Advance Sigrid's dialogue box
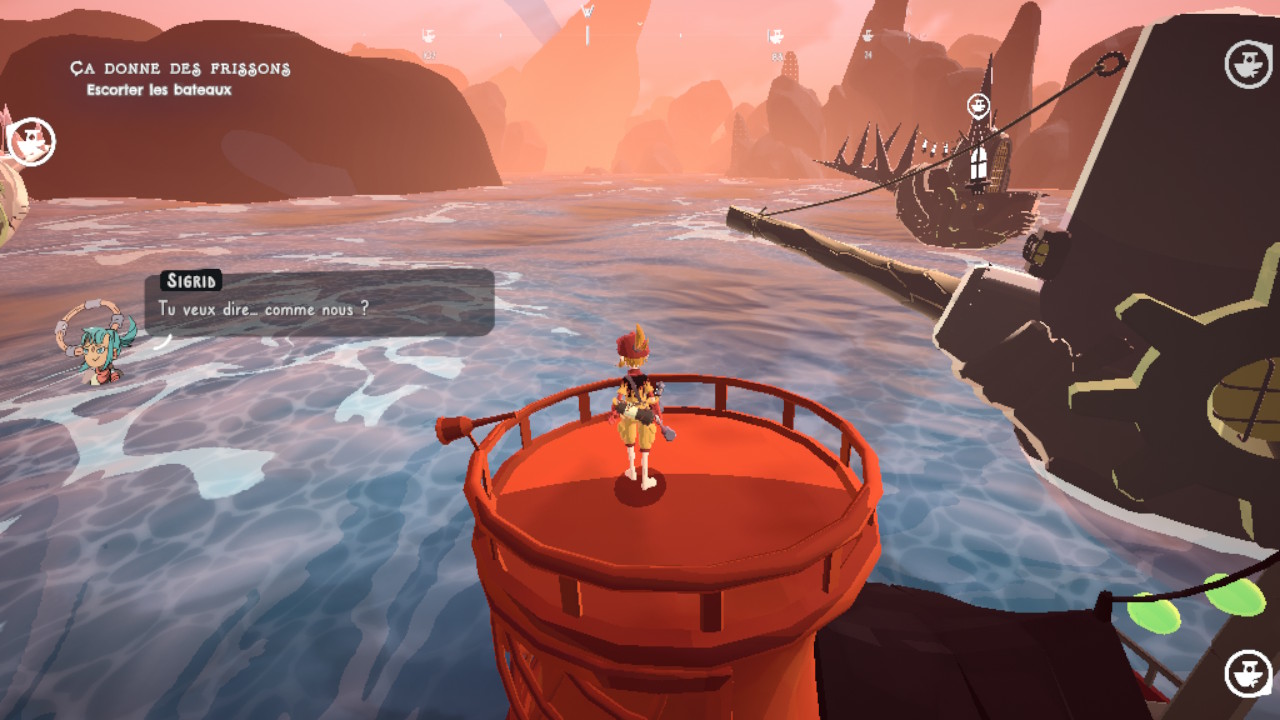The height and width of the screenshot is (720, 1280). 320,302
